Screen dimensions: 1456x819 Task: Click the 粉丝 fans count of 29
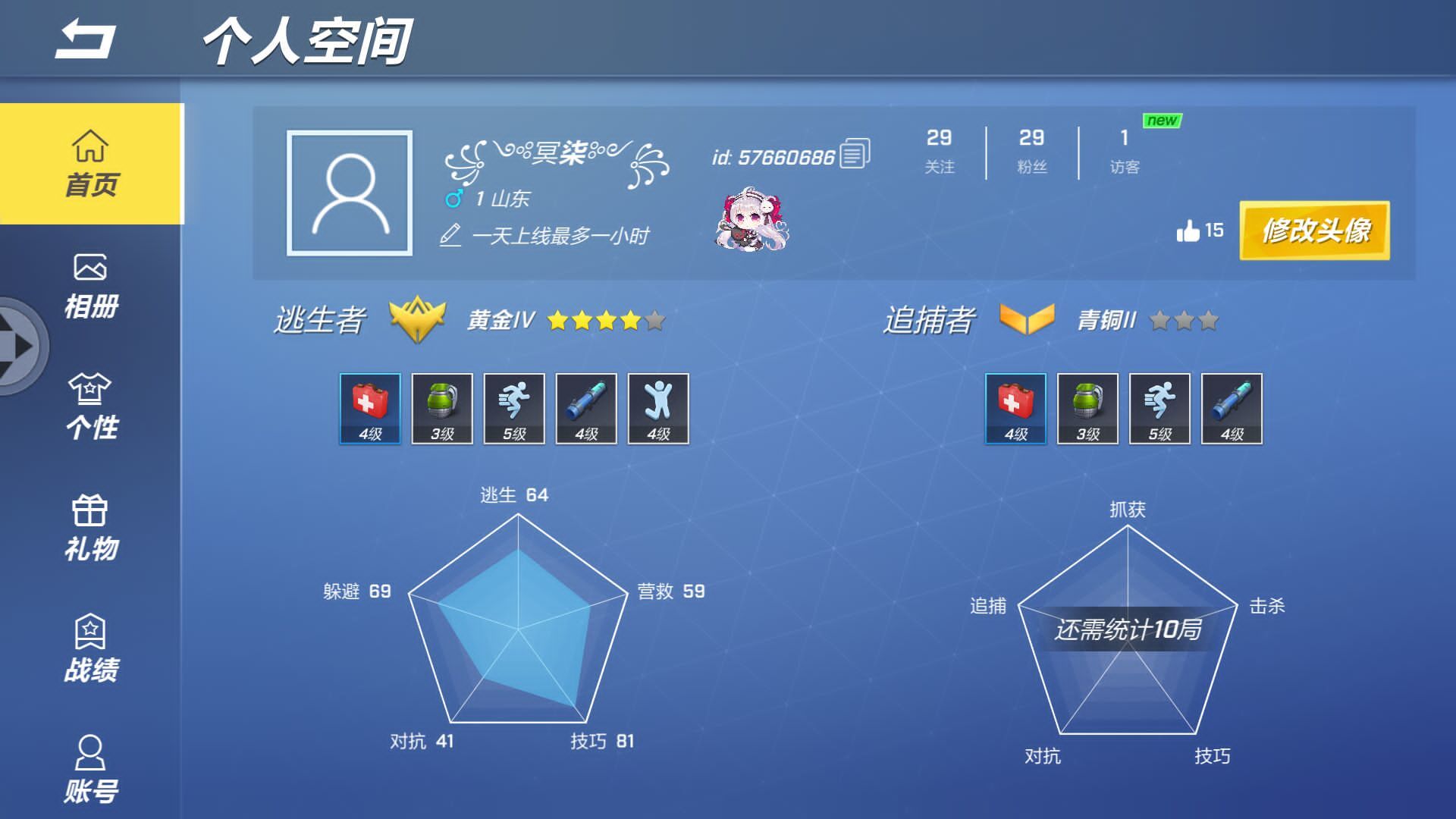pos(1031,152)
